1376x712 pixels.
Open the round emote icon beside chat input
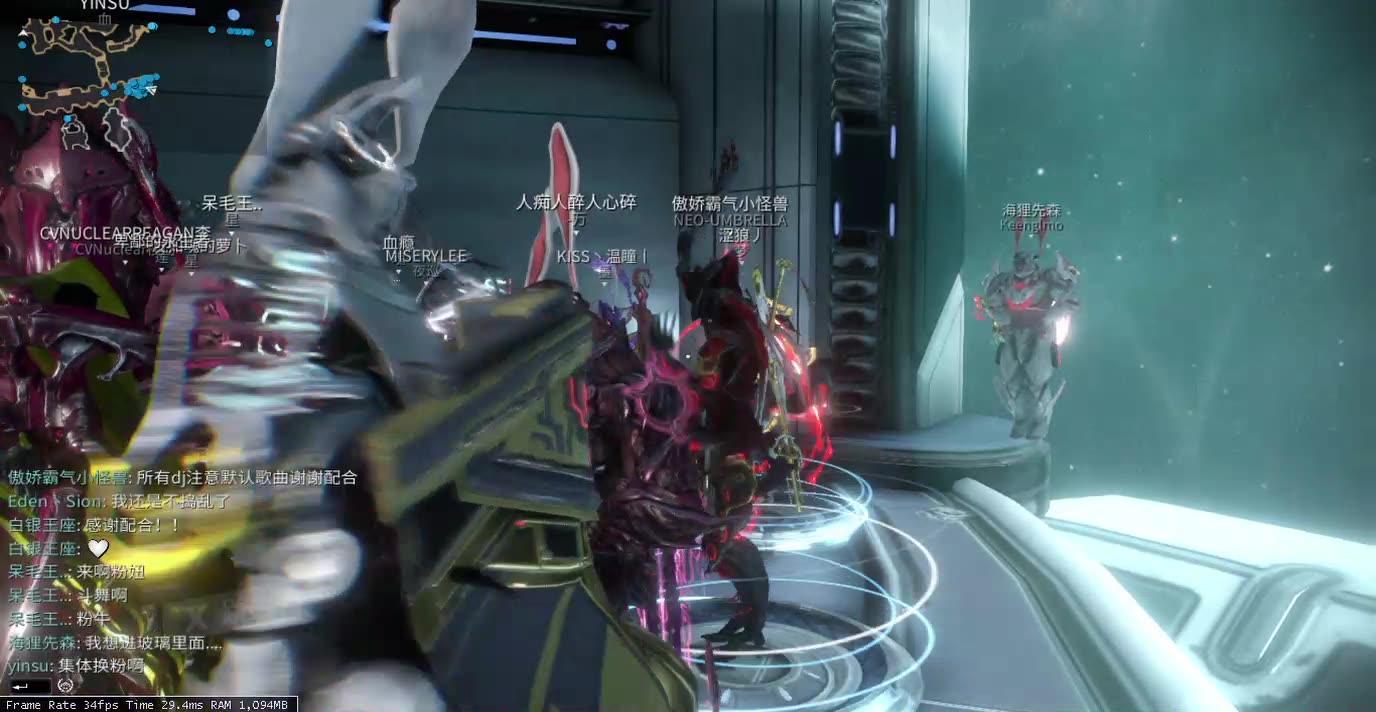point(66,686)
